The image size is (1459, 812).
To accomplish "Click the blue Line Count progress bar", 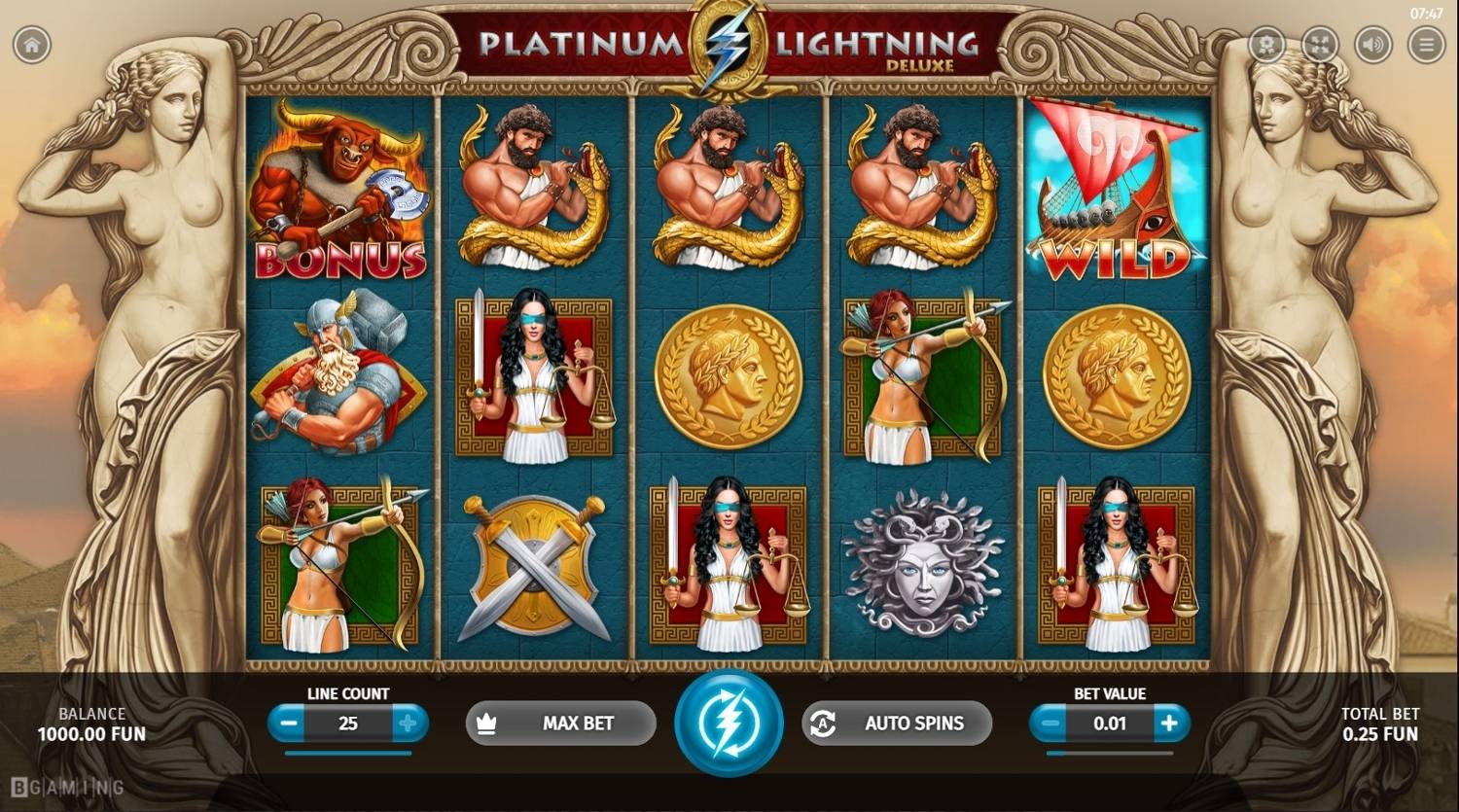I will coord(347,751).
